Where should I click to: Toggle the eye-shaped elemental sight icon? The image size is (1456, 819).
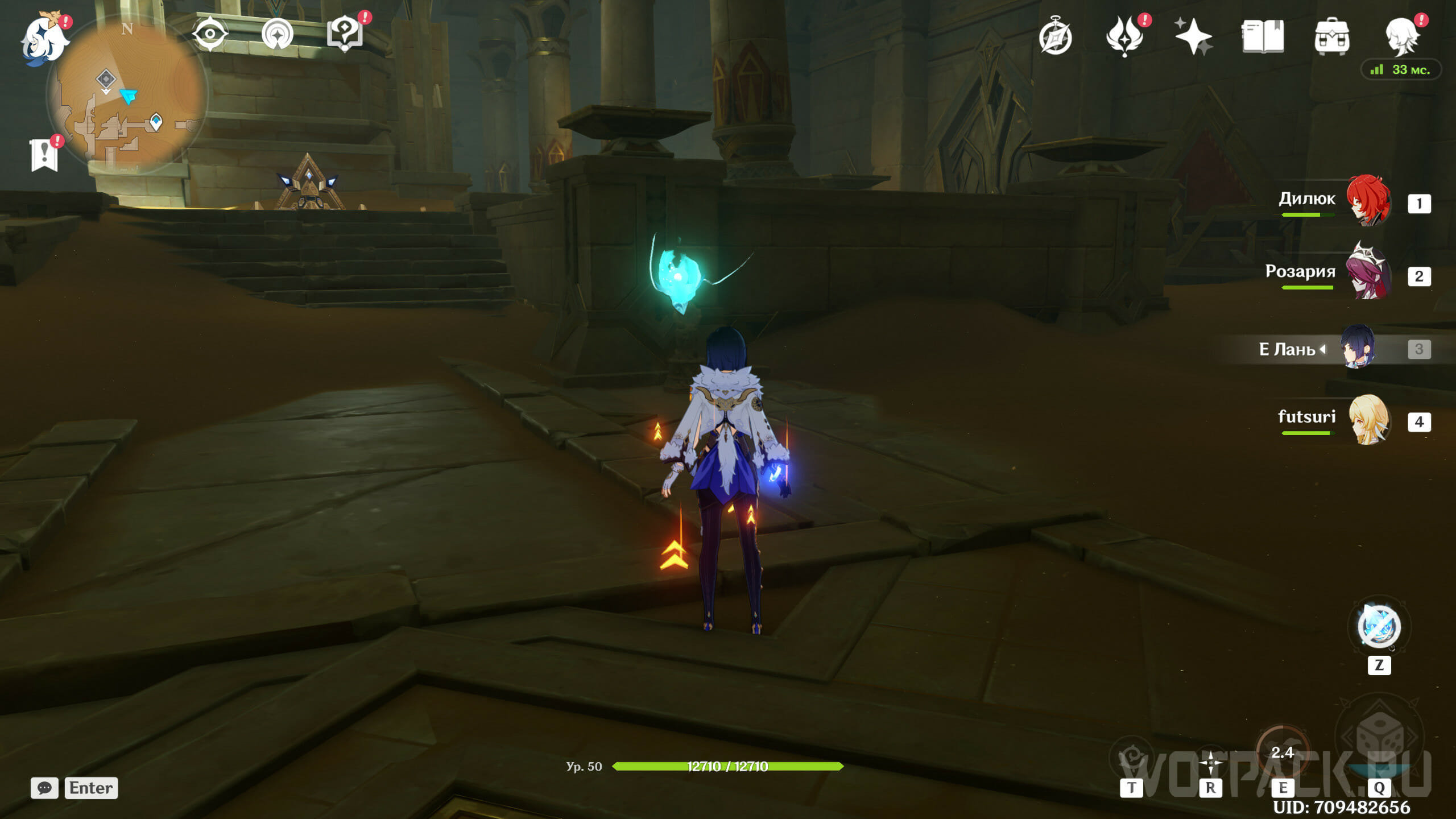pos(210,34)
